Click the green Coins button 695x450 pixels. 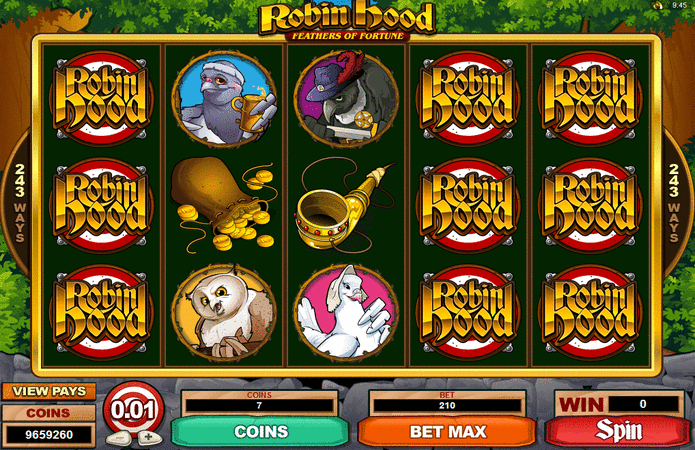(261, 432)
